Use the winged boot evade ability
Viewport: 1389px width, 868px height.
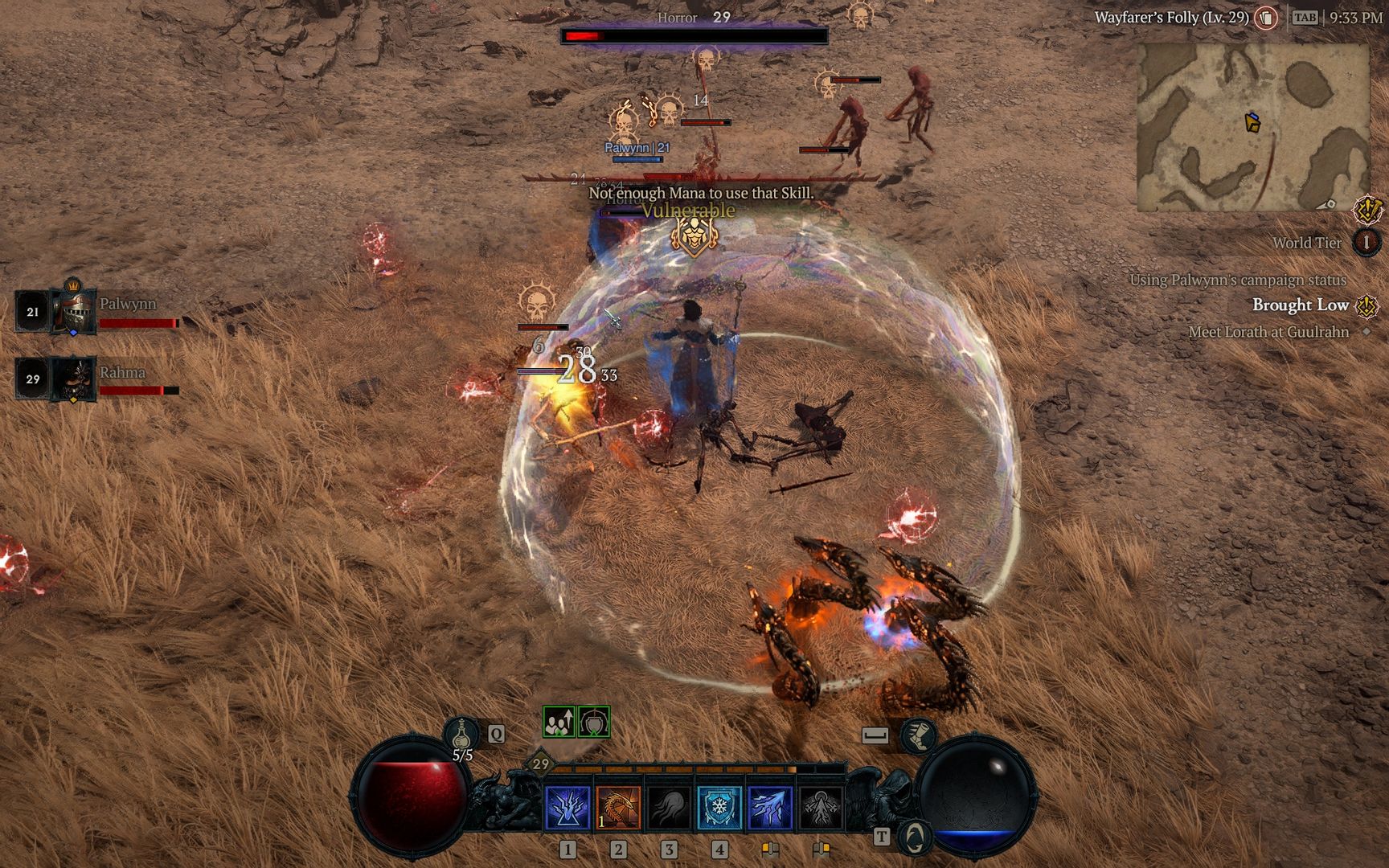(x=918, y=735)
